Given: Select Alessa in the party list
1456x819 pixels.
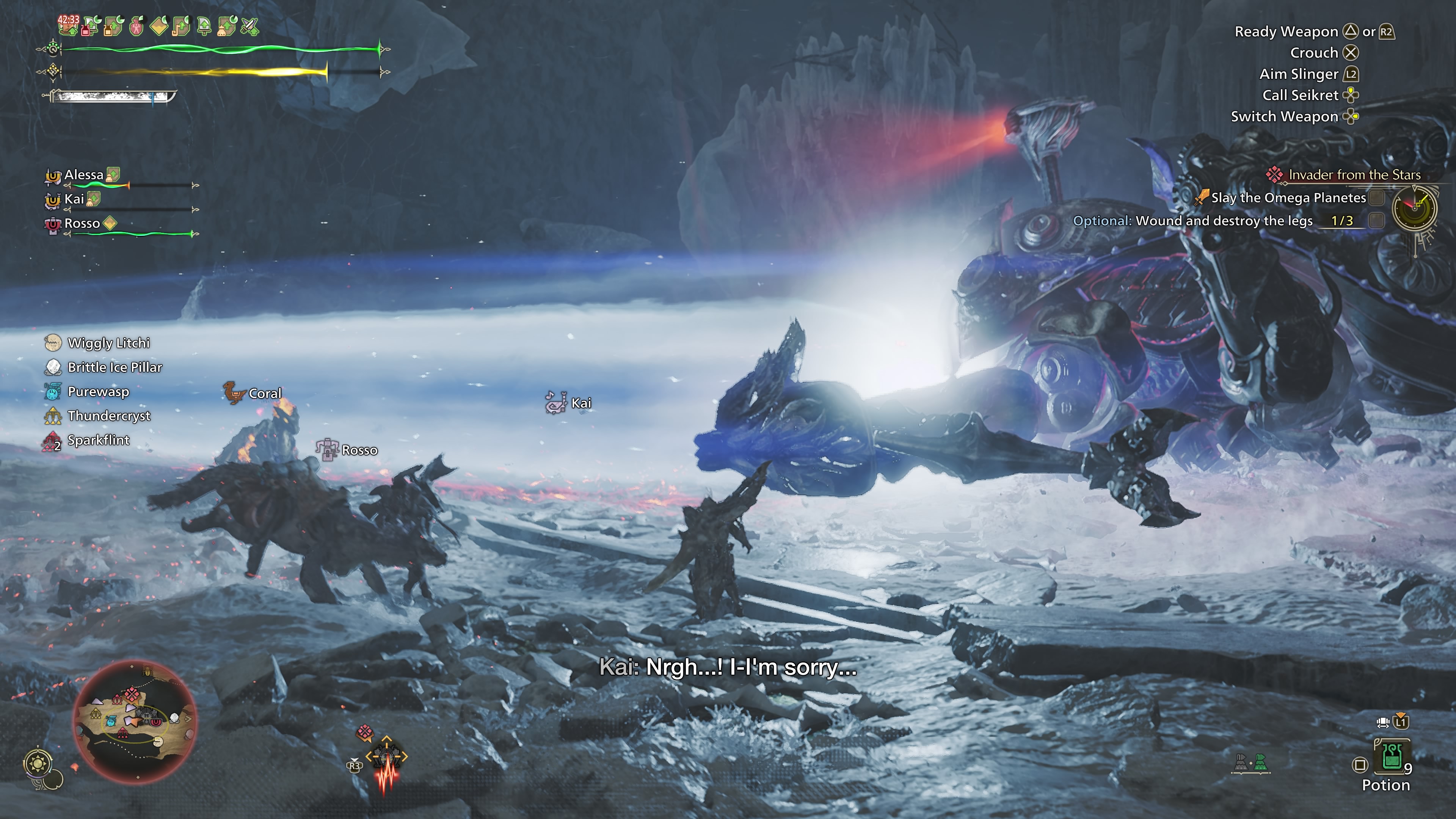Looking at the screenshot, I should click(84, 175).
